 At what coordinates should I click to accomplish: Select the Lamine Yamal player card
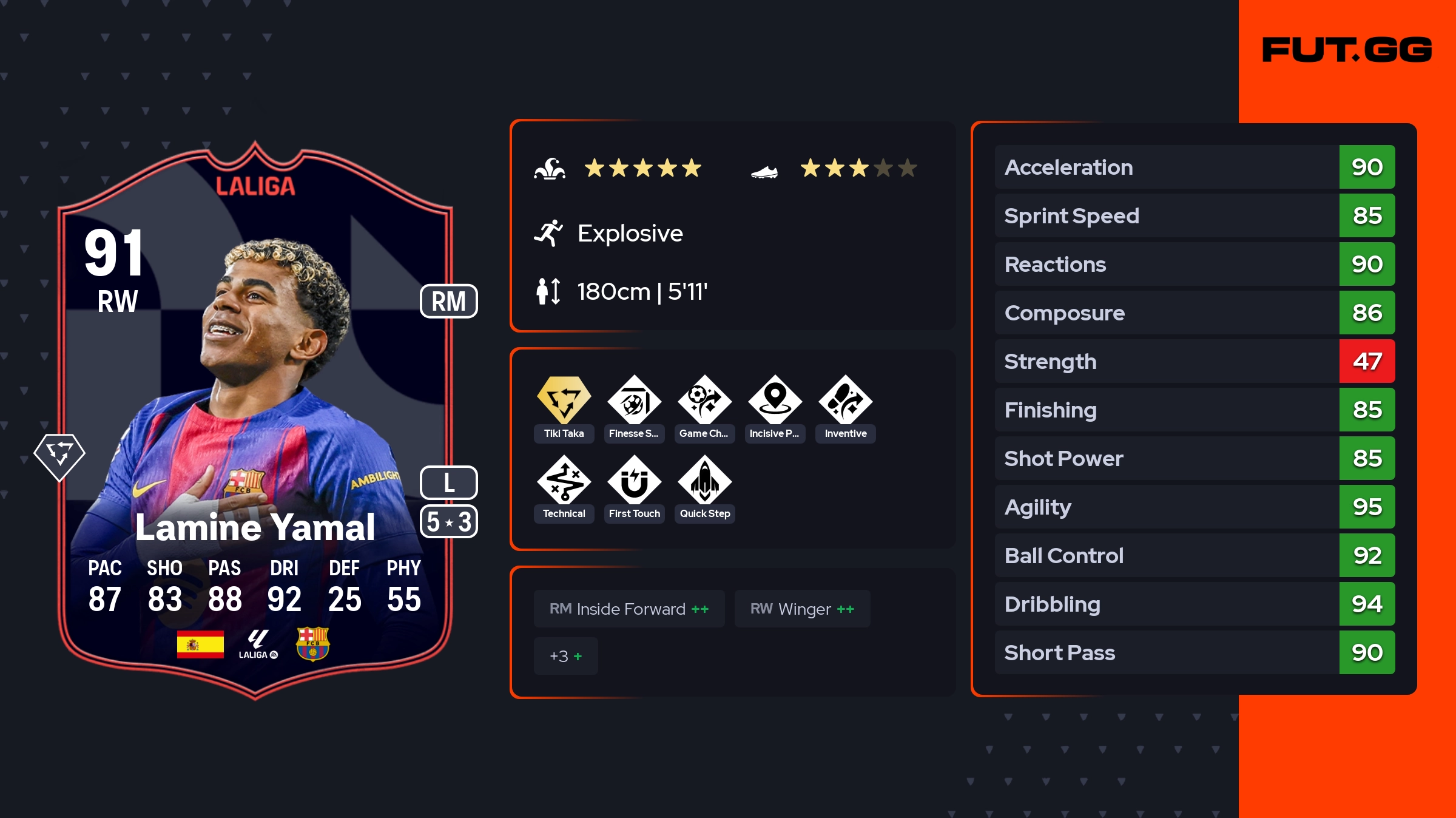pos(255,419)
